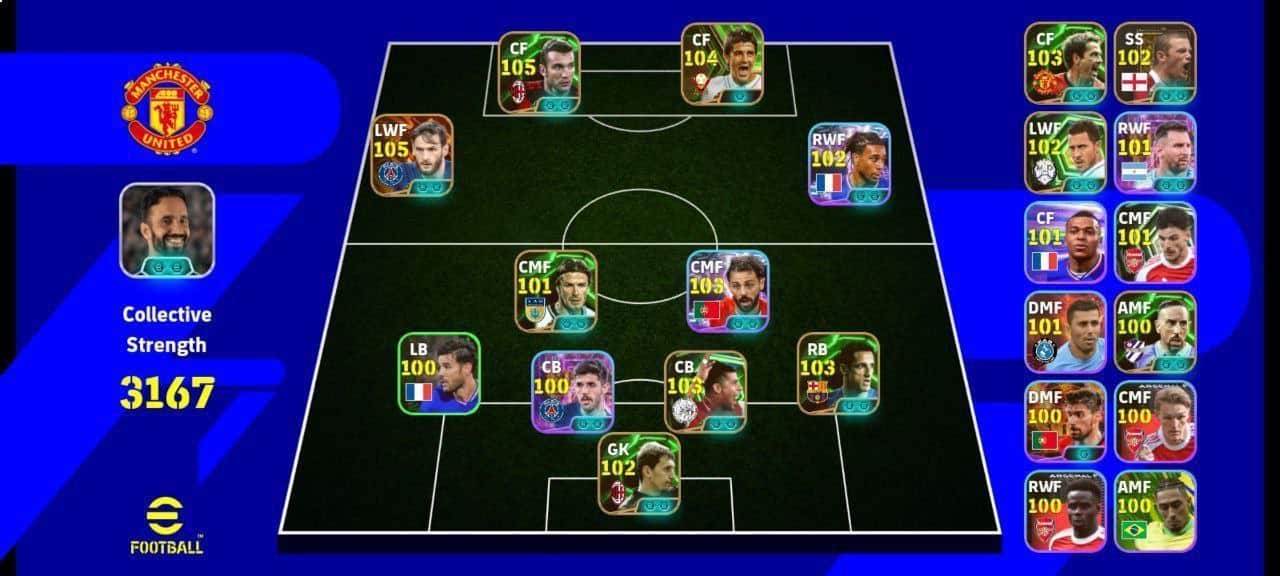Choose the LB 100 left back card
The height and width of the screenshot is (576, 1280).
(x=439, y=373)
